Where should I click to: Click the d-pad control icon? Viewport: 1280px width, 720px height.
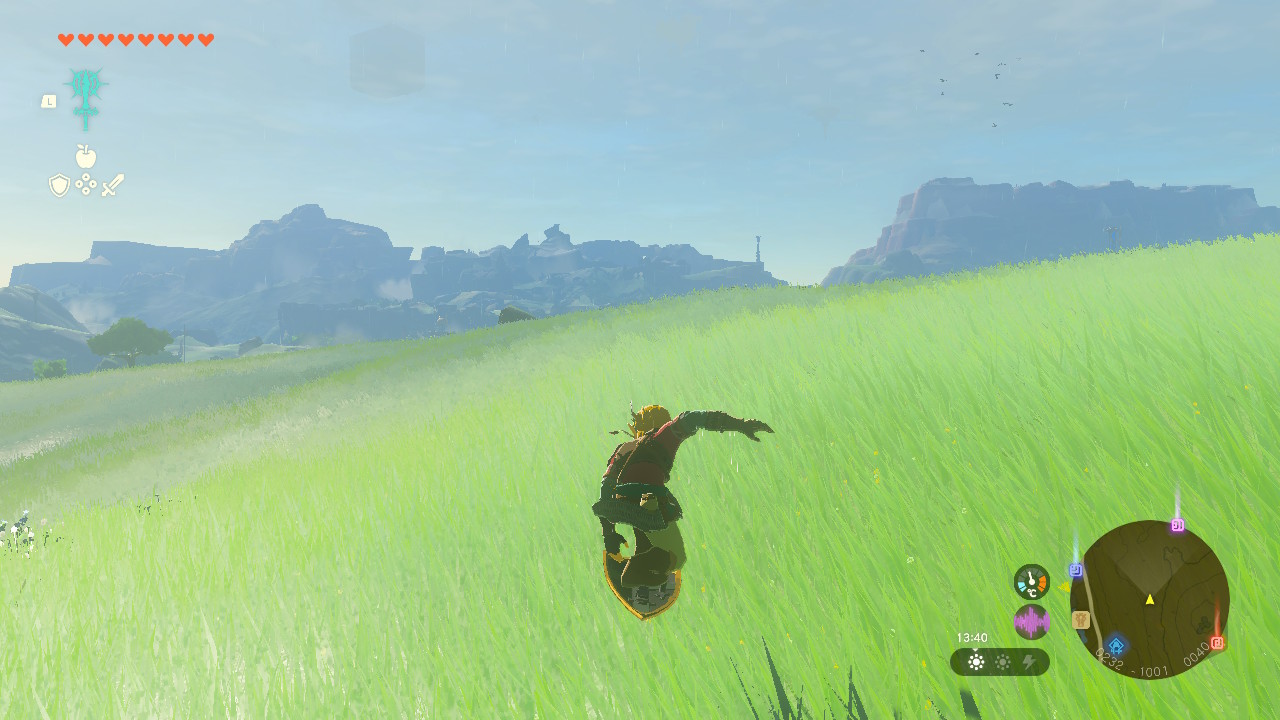tap(86, 184)
